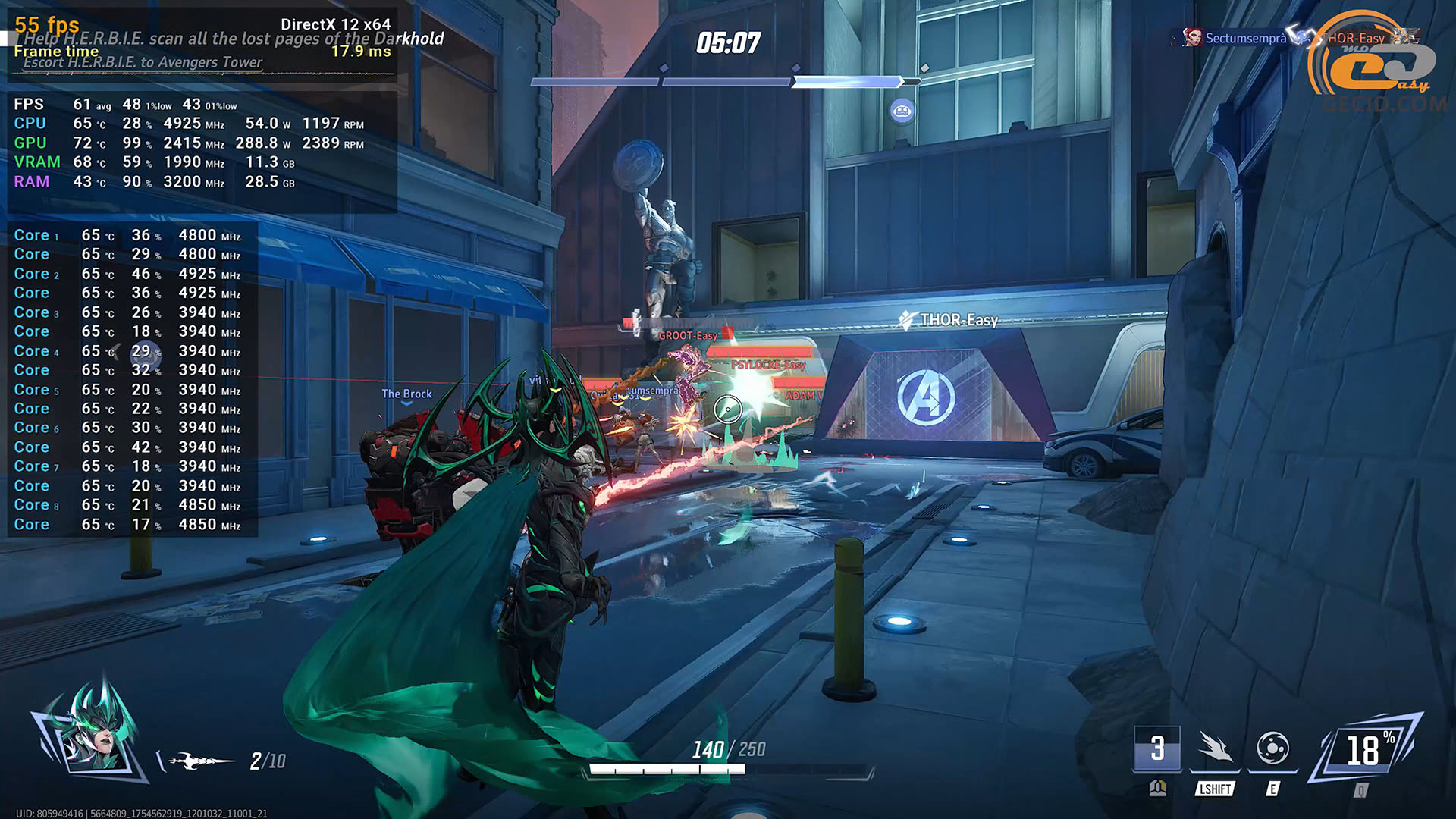The height and width of the screenshot is (819, 1456).
Task: Activate the crow dash ability icon
Action: tap(1215, 749)
